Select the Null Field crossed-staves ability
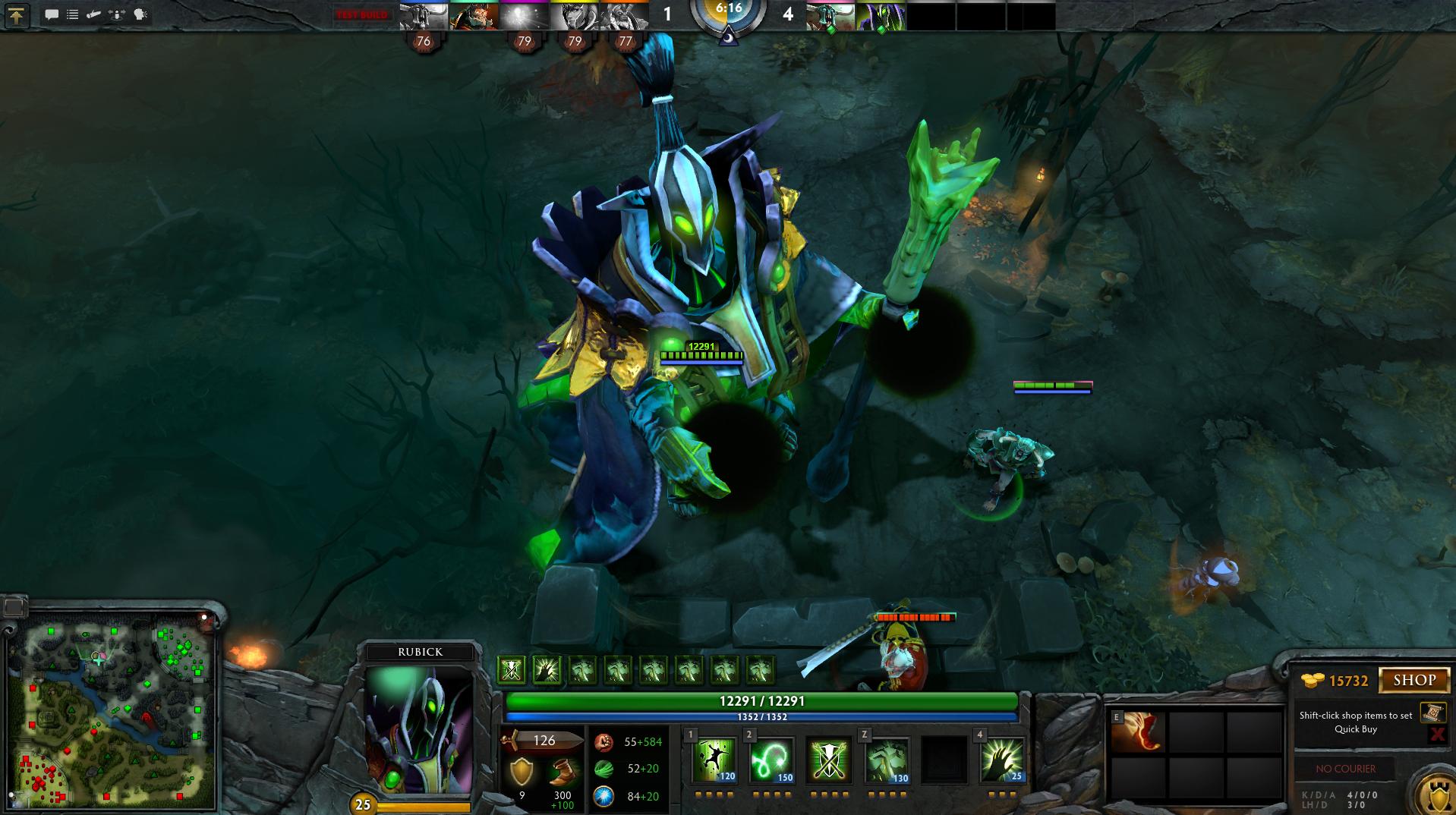 click(x=828, y=760)
